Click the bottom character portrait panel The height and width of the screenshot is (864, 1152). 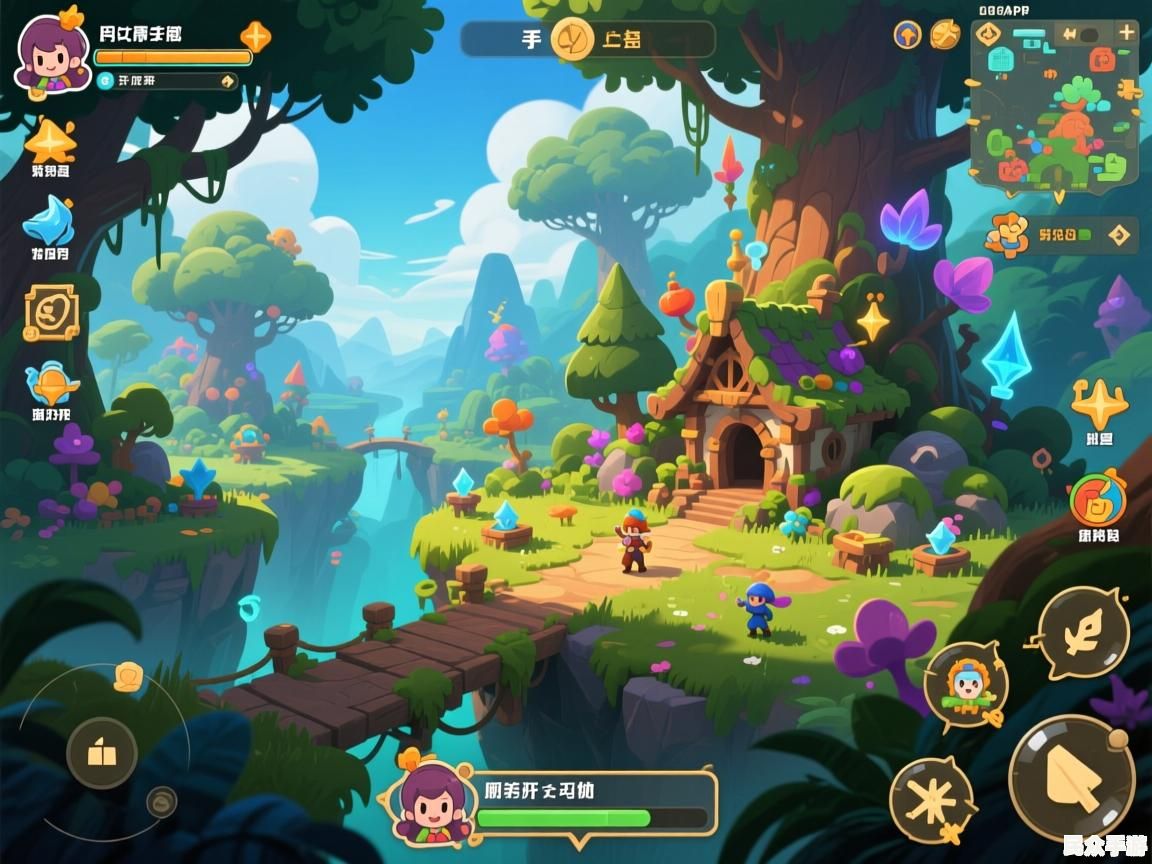point(550,803)
